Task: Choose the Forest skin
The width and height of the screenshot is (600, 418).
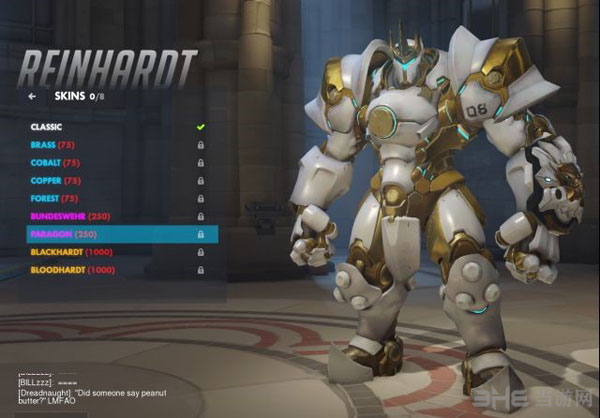Action: point(56,199)
